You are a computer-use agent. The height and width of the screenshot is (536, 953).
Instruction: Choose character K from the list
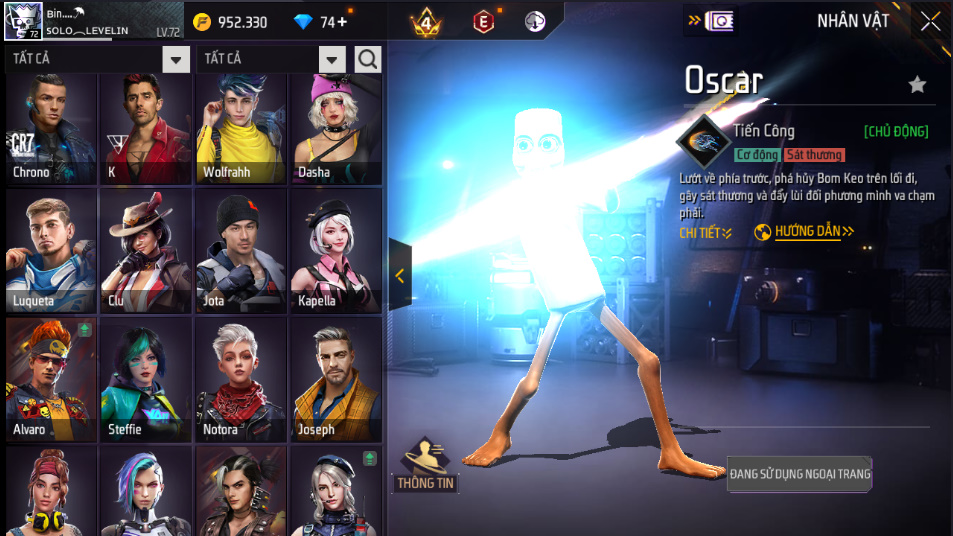(146, 129)
